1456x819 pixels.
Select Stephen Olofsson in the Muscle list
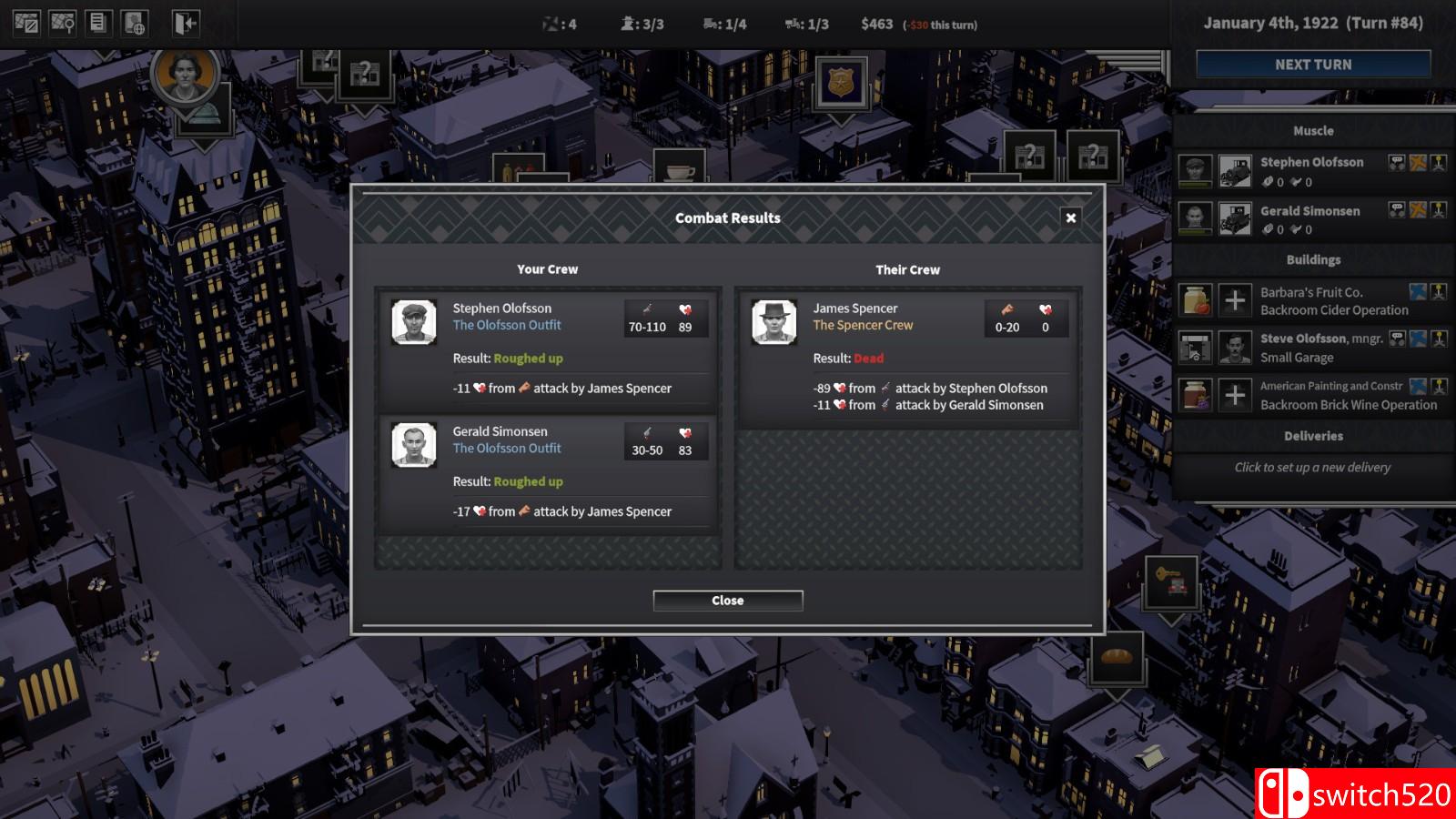[x=1311, y=162]
